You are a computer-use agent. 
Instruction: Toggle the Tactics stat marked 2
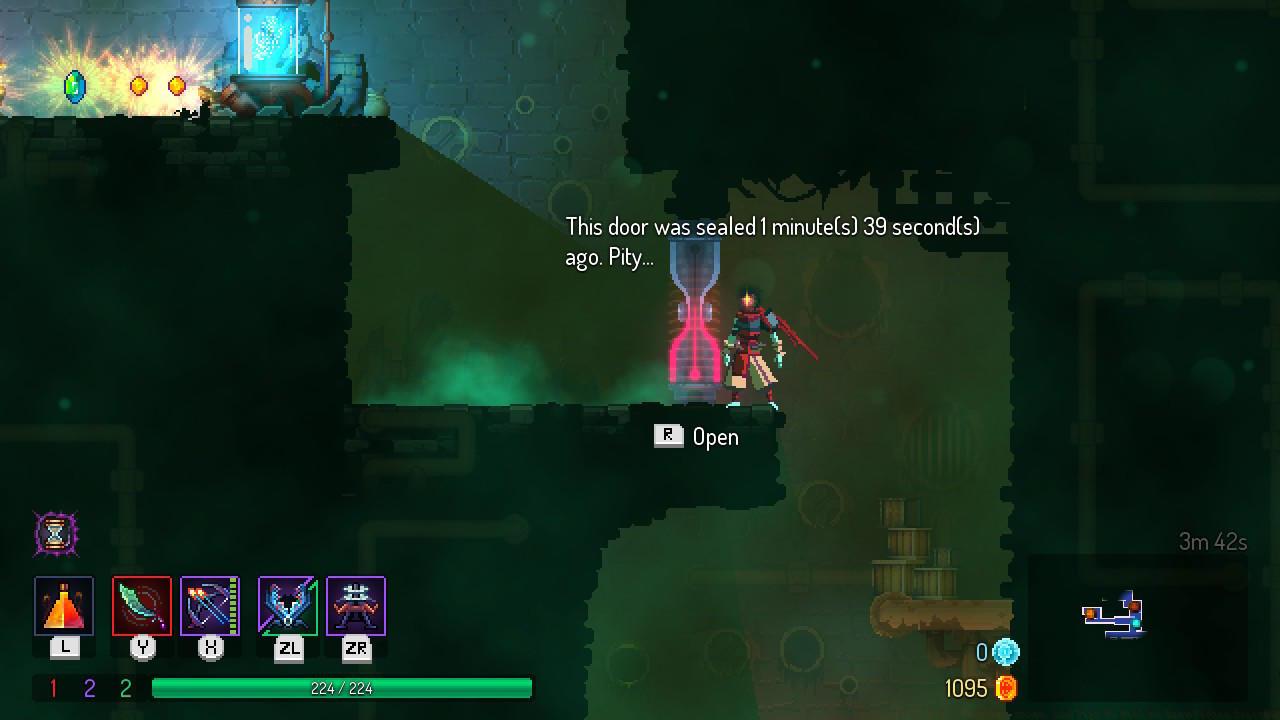click(87, 689)
